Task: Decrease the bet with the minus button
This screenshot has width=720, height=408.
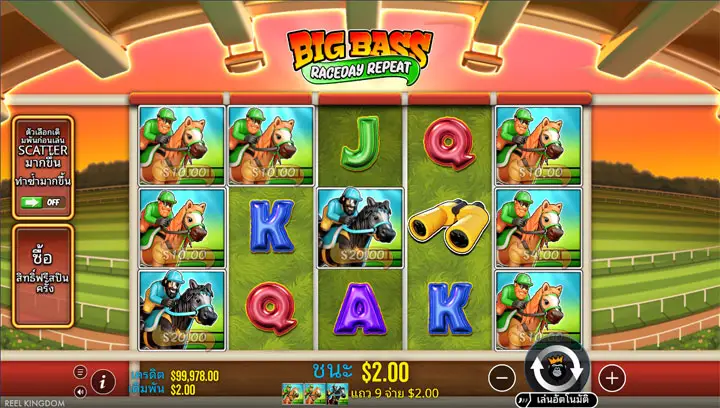Action: coord(503,378)
